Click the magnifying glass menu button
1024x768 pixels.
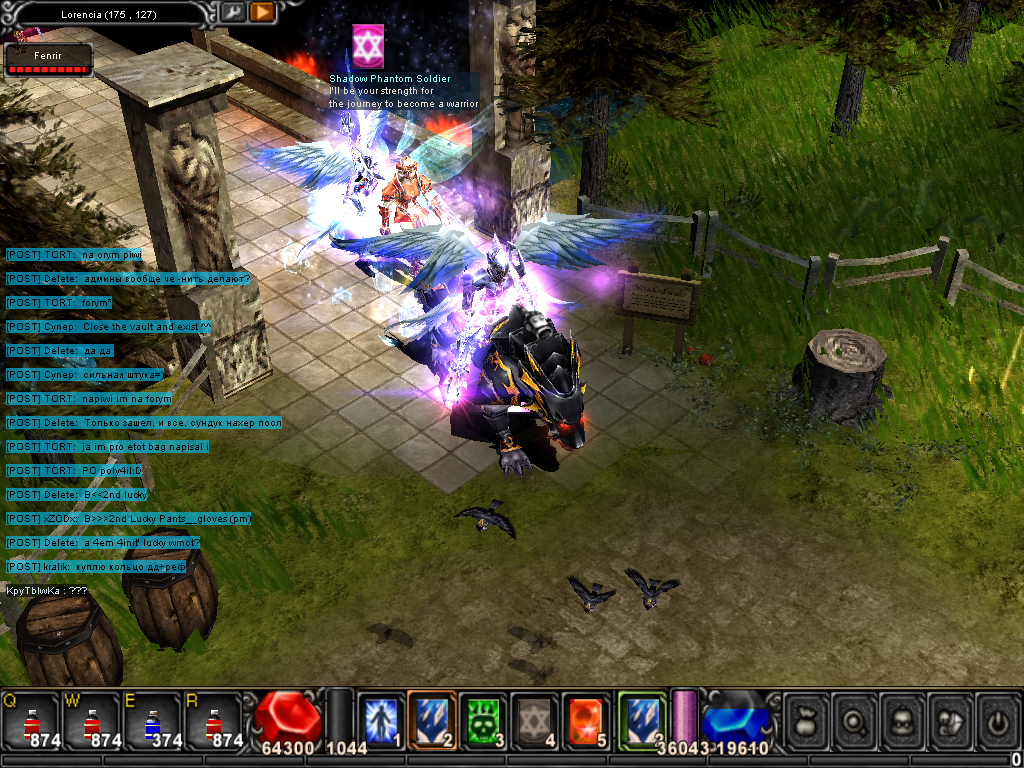pyautogui.click(x=856, y=721)
